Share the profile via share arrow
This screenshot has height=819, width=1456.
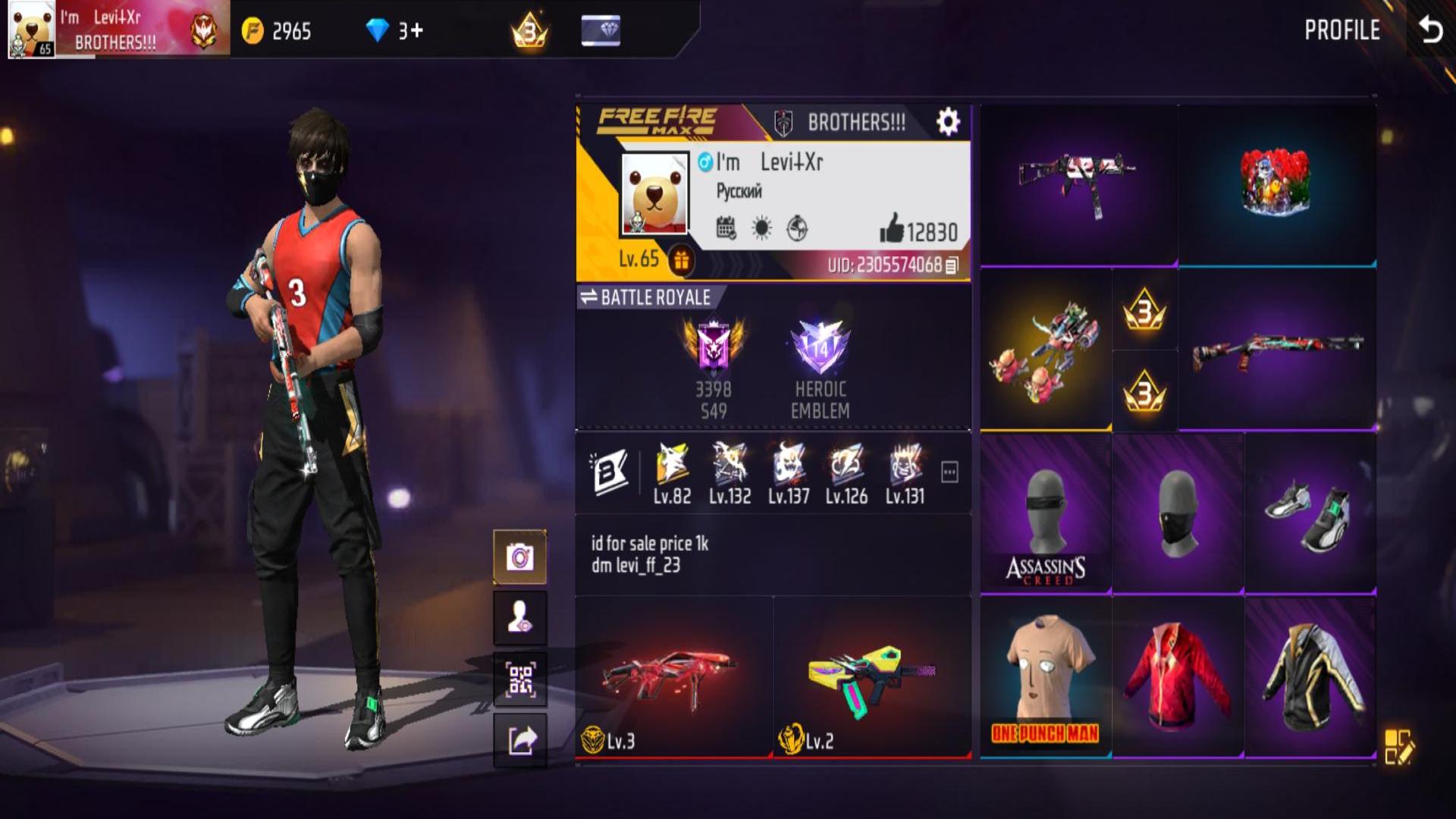point(520,739)
